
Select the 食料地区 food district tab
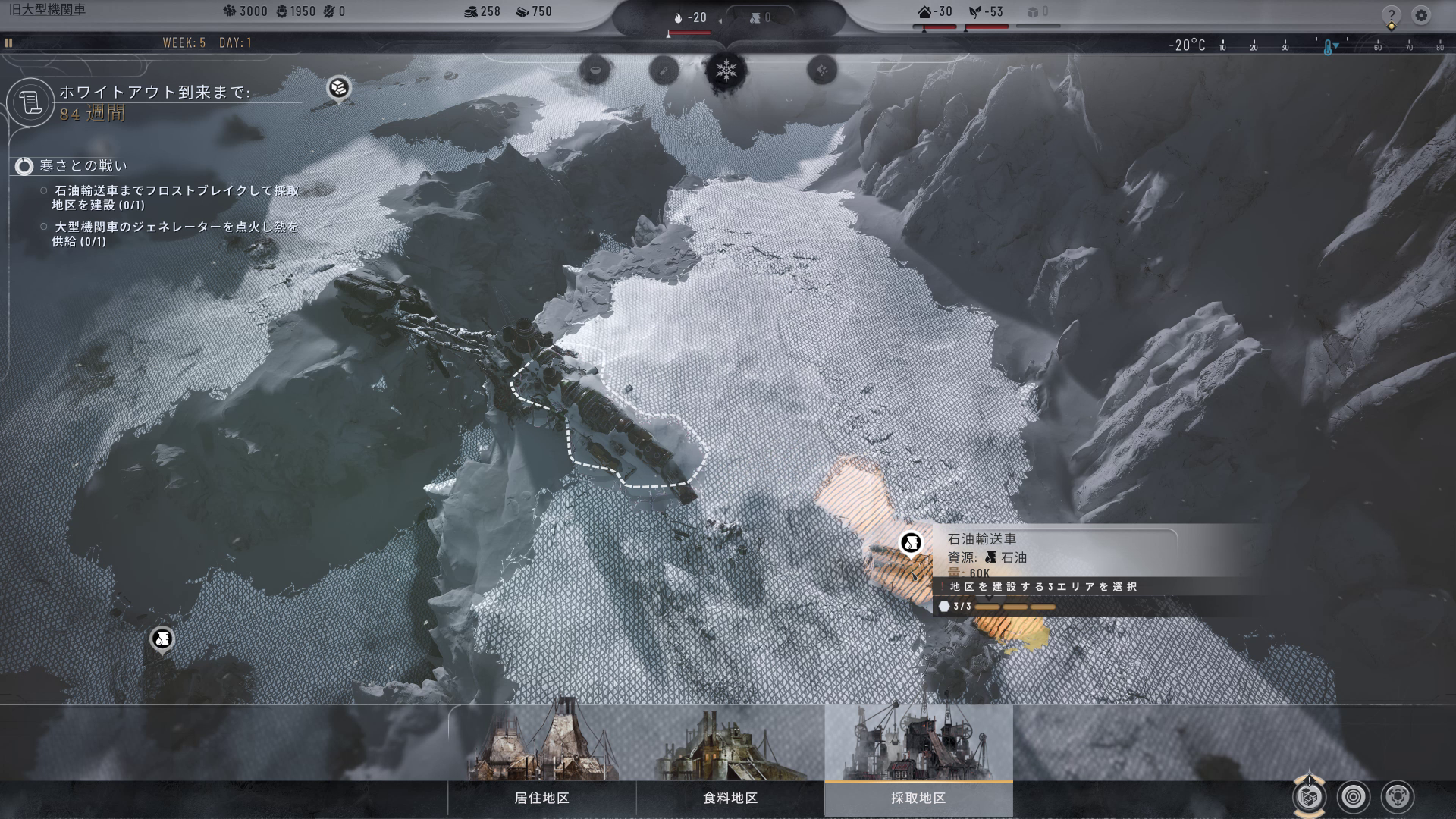pyautogui.click(x=730, y=798)
